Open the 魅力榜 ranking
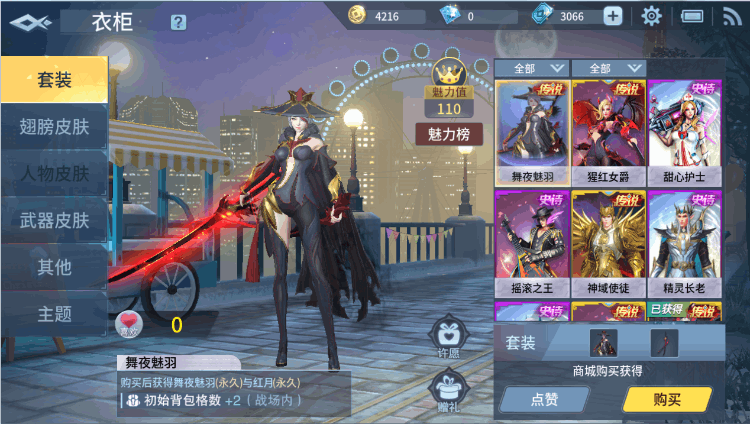The height and width of the screenshot is (424, 750). click(449, 134)
